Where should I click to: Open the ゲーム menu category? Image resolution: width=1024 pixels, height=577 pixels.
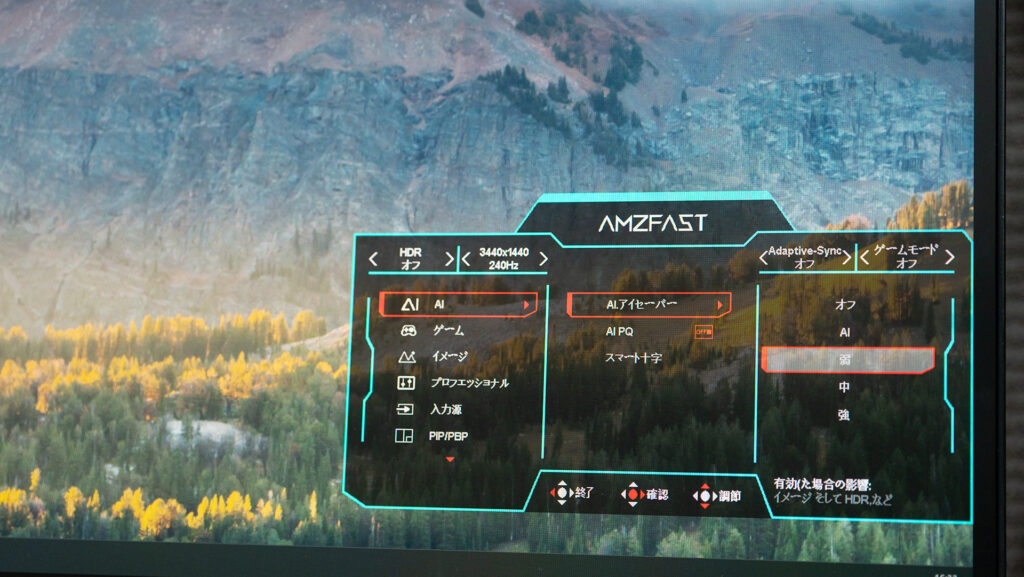448,330
